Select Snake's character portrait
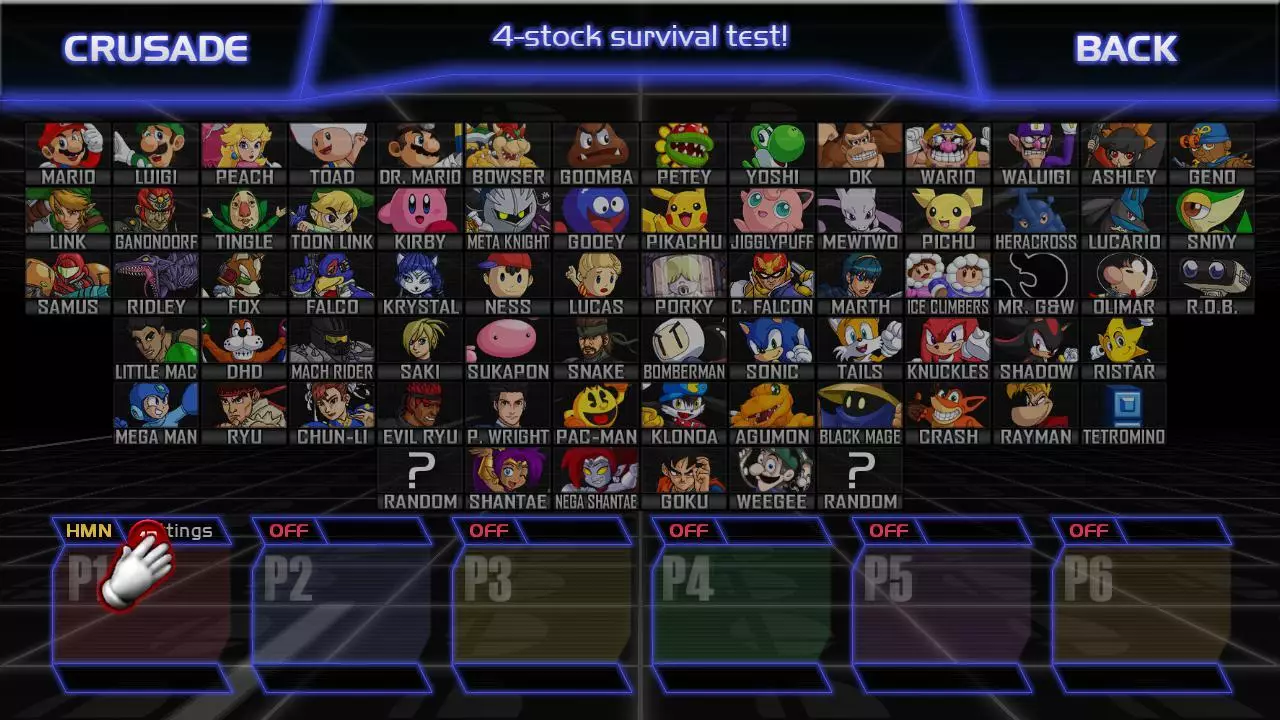The image size is (1280, 720). pyautogui.click(x=594, y=342)
